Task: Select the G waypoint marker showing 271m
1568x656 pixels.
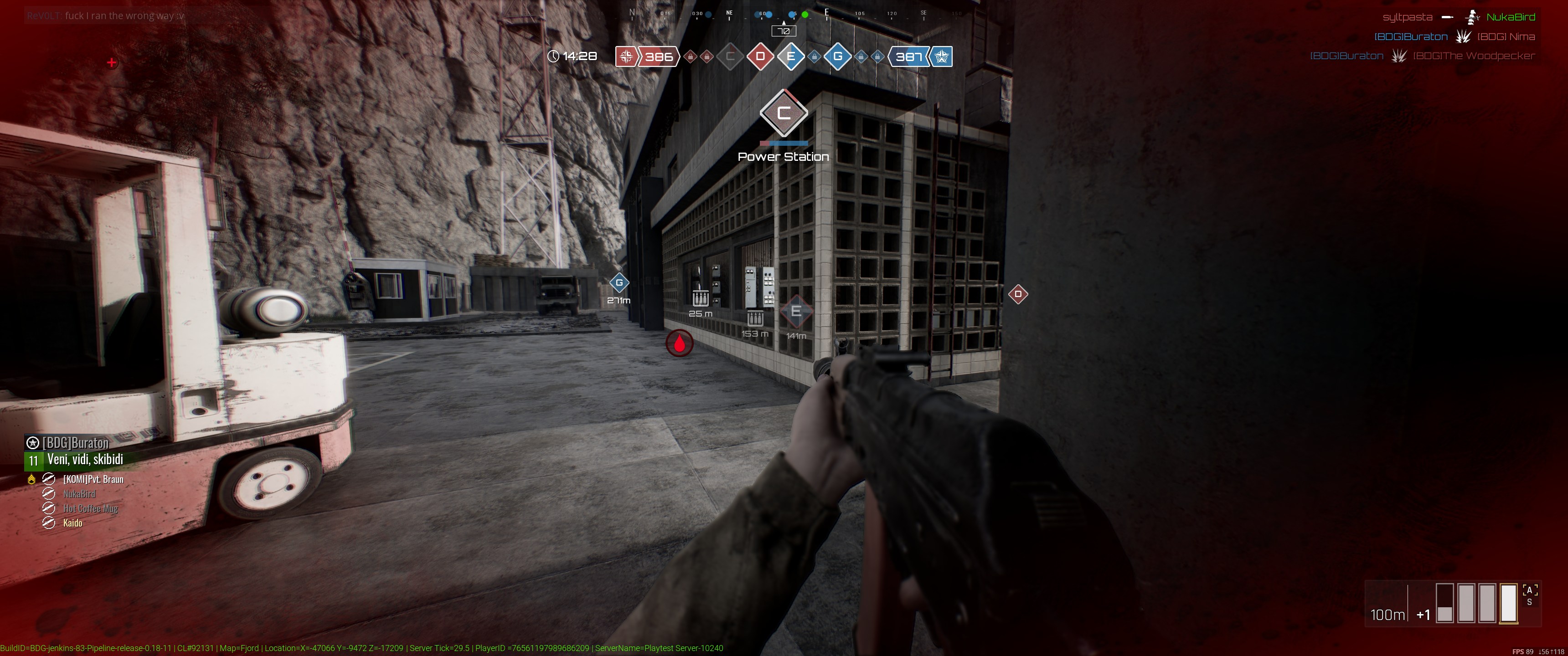Action: [x=619, y=282]
